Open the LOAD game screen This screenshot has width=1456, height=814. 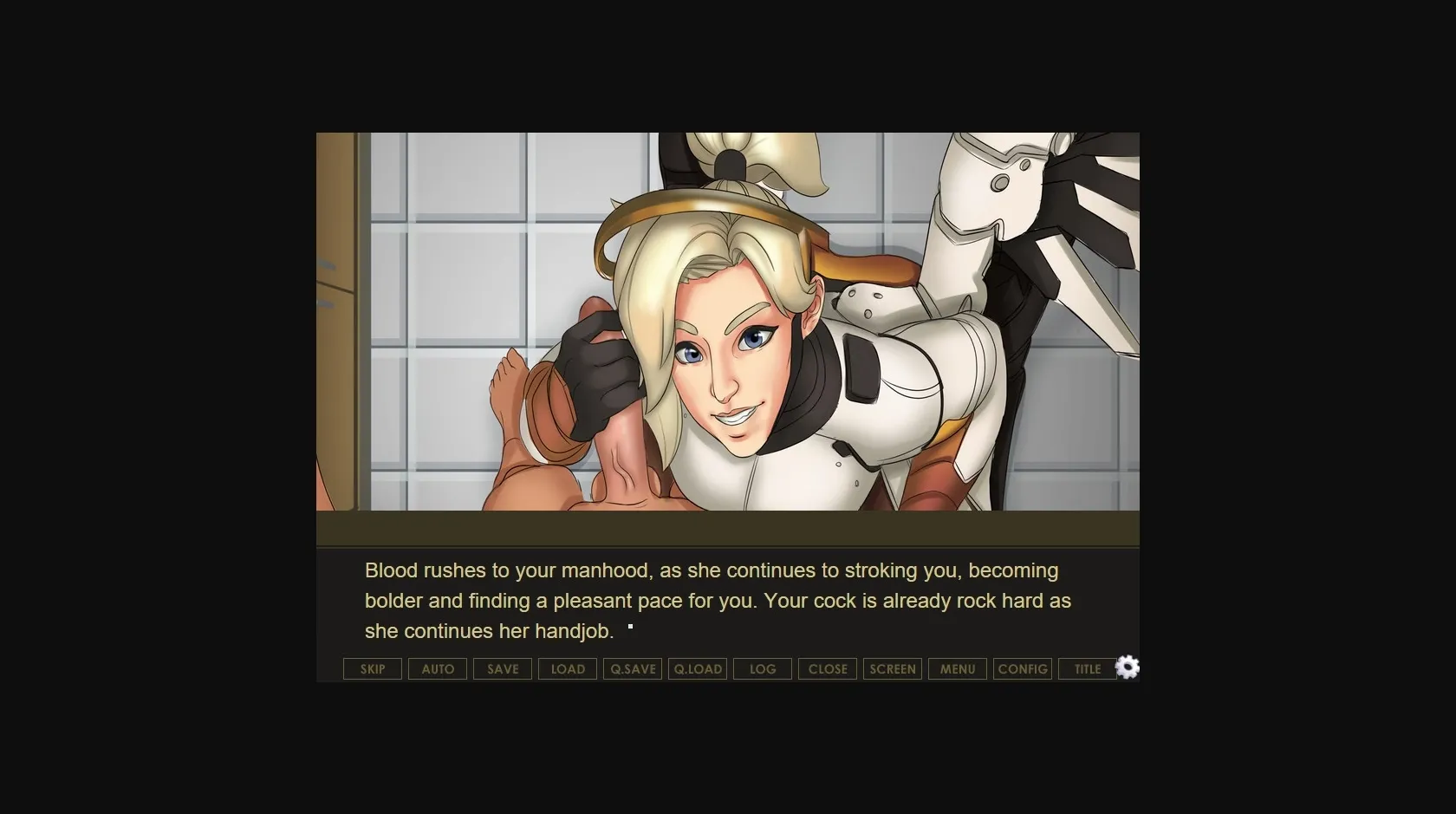(x=567, y=668)
